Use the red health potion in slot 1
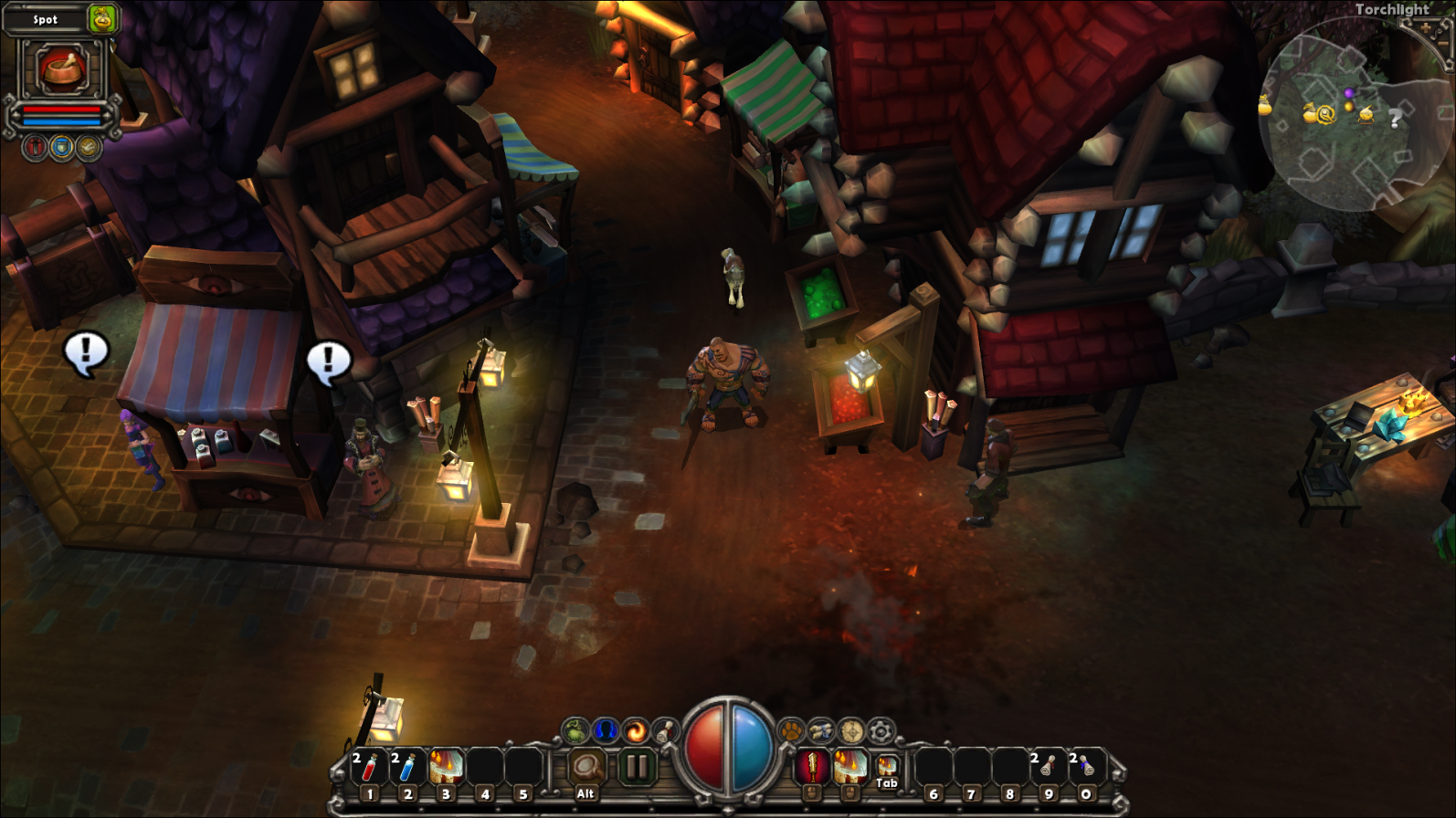 click(x=369, y=768)
